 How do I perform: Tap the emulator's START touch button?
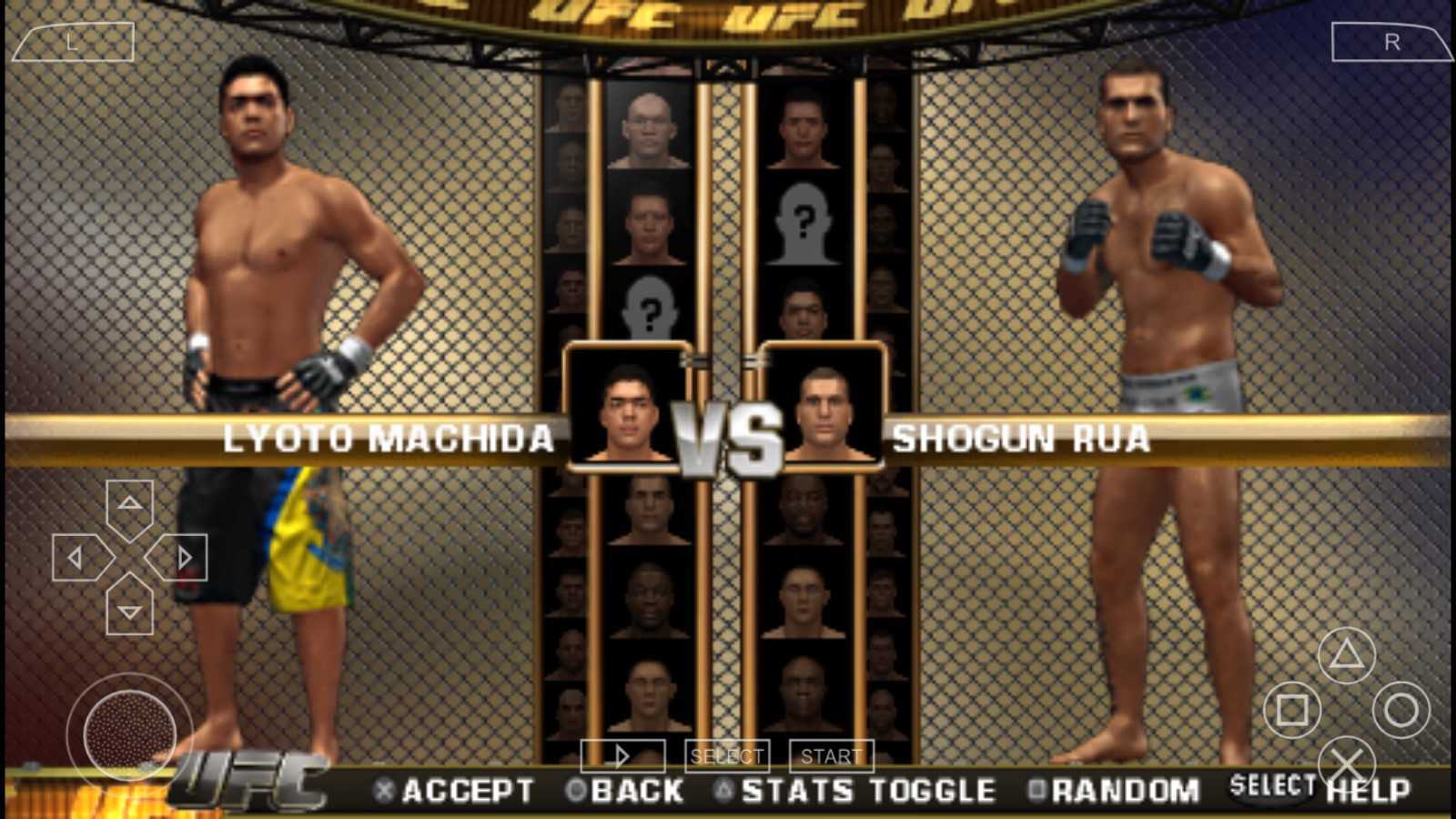(831, 756)
